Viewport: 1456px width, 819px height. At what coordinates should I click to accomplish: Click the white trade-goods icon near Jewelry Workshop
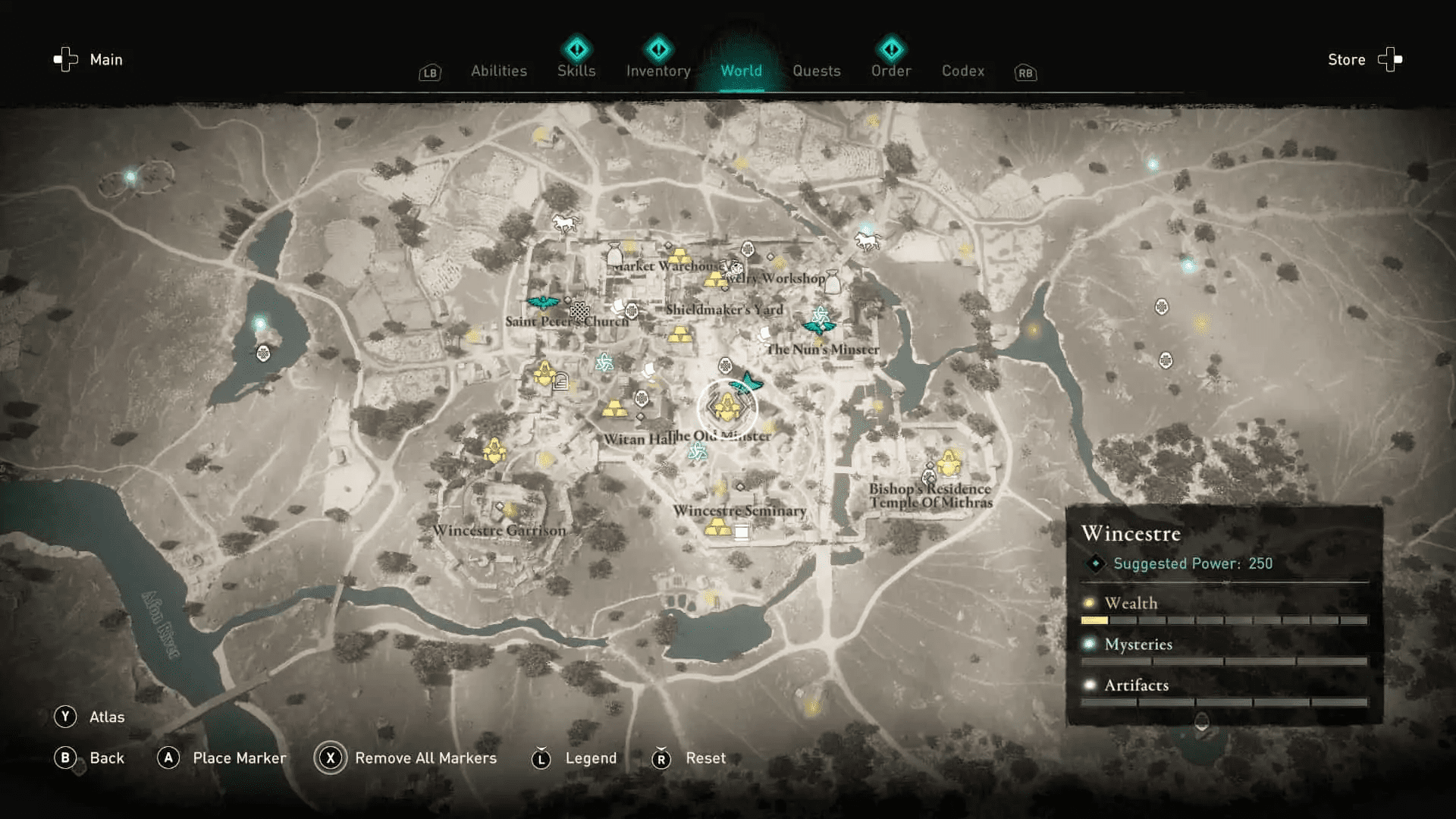[x=831, y=282]
